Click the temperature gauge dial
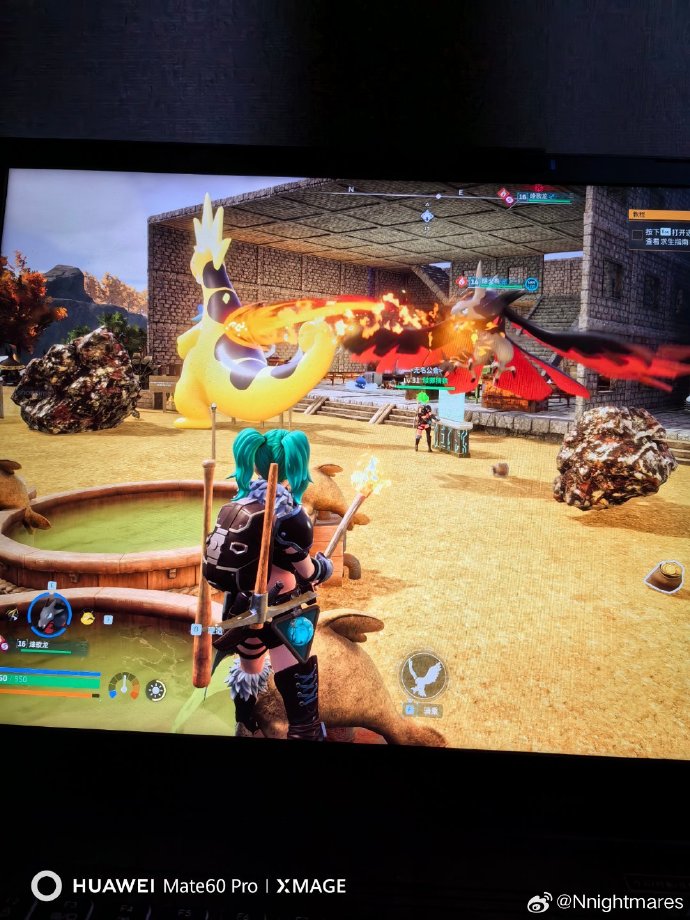The width and height of the screenshot is (690, 920). click(124, 686)
